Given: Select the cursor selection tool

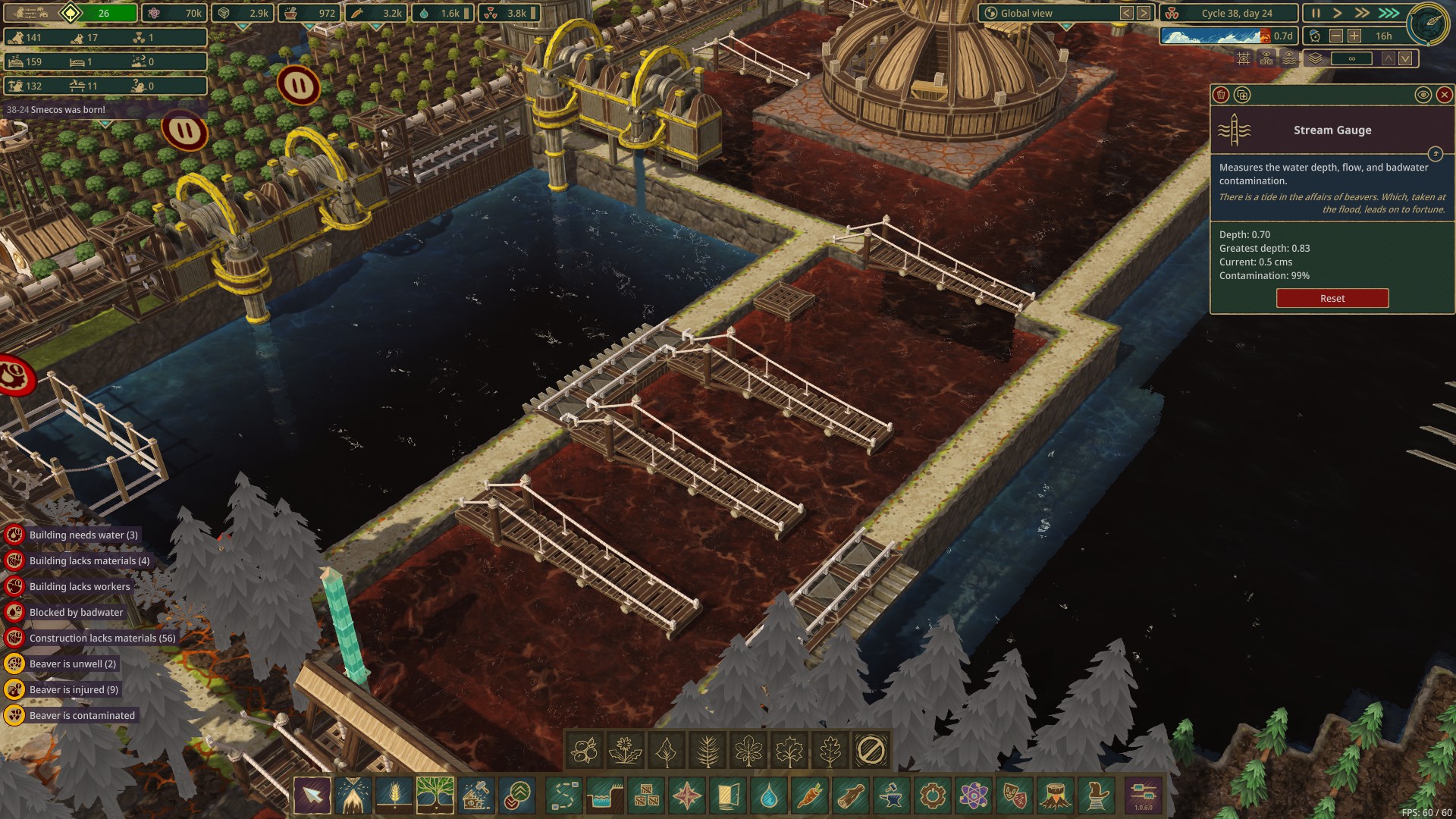Looking at the screenshot, I should pos(312,795).
